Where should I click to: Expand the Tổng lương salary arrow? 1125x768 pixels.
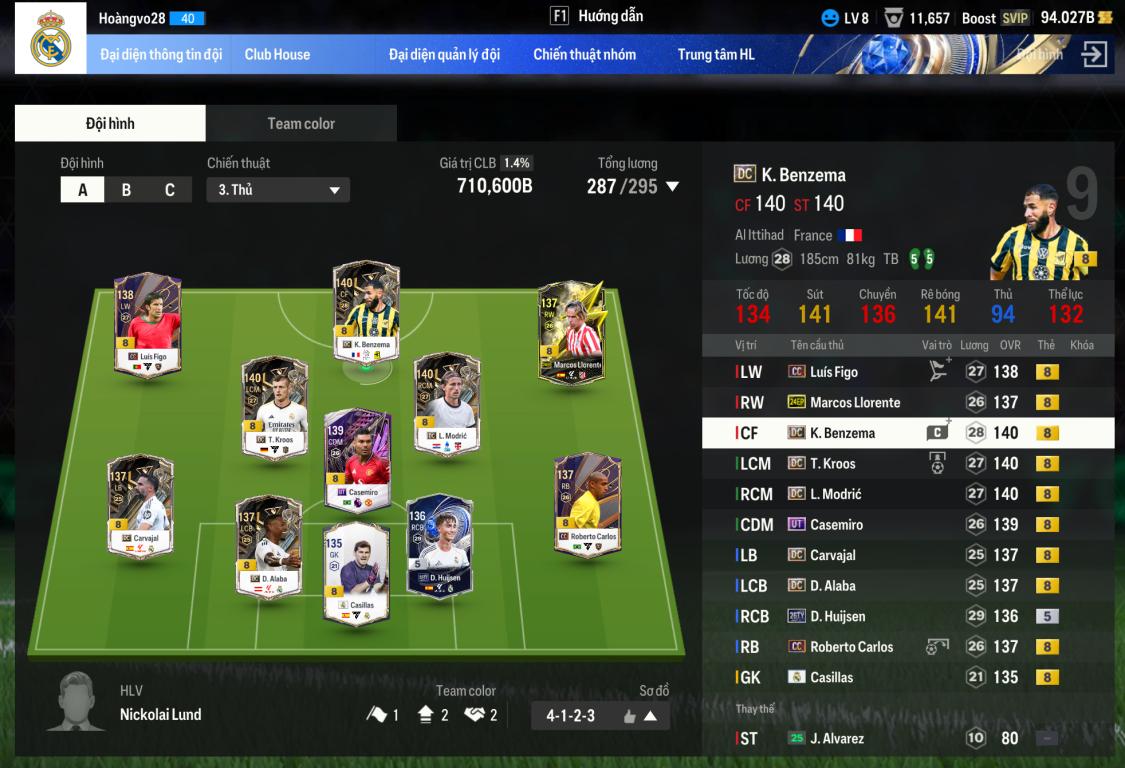pyautogui.click(x=672, y=186)
